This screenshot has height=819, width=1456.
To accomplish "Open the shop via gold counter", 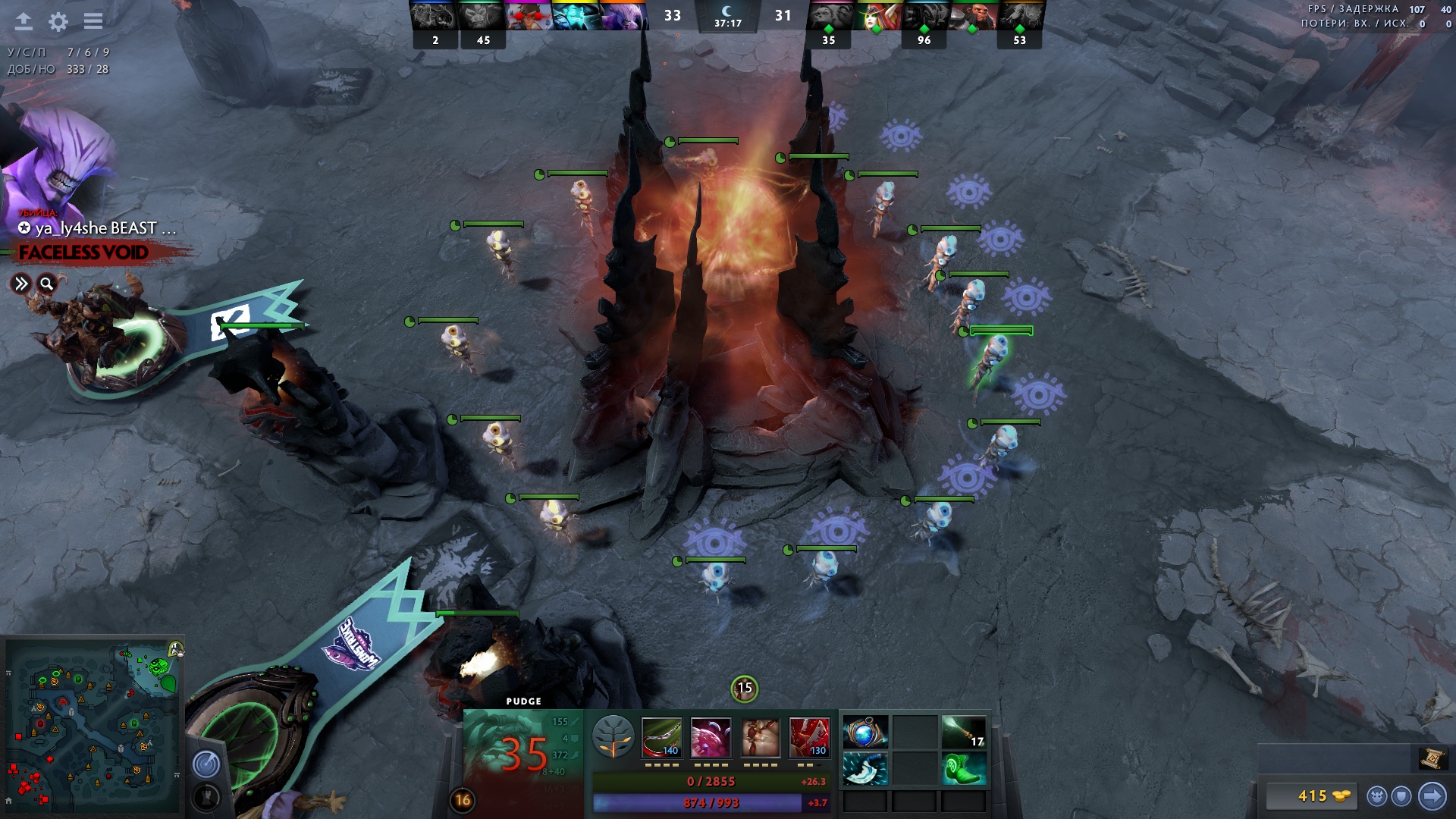I will coord(1313,796).
